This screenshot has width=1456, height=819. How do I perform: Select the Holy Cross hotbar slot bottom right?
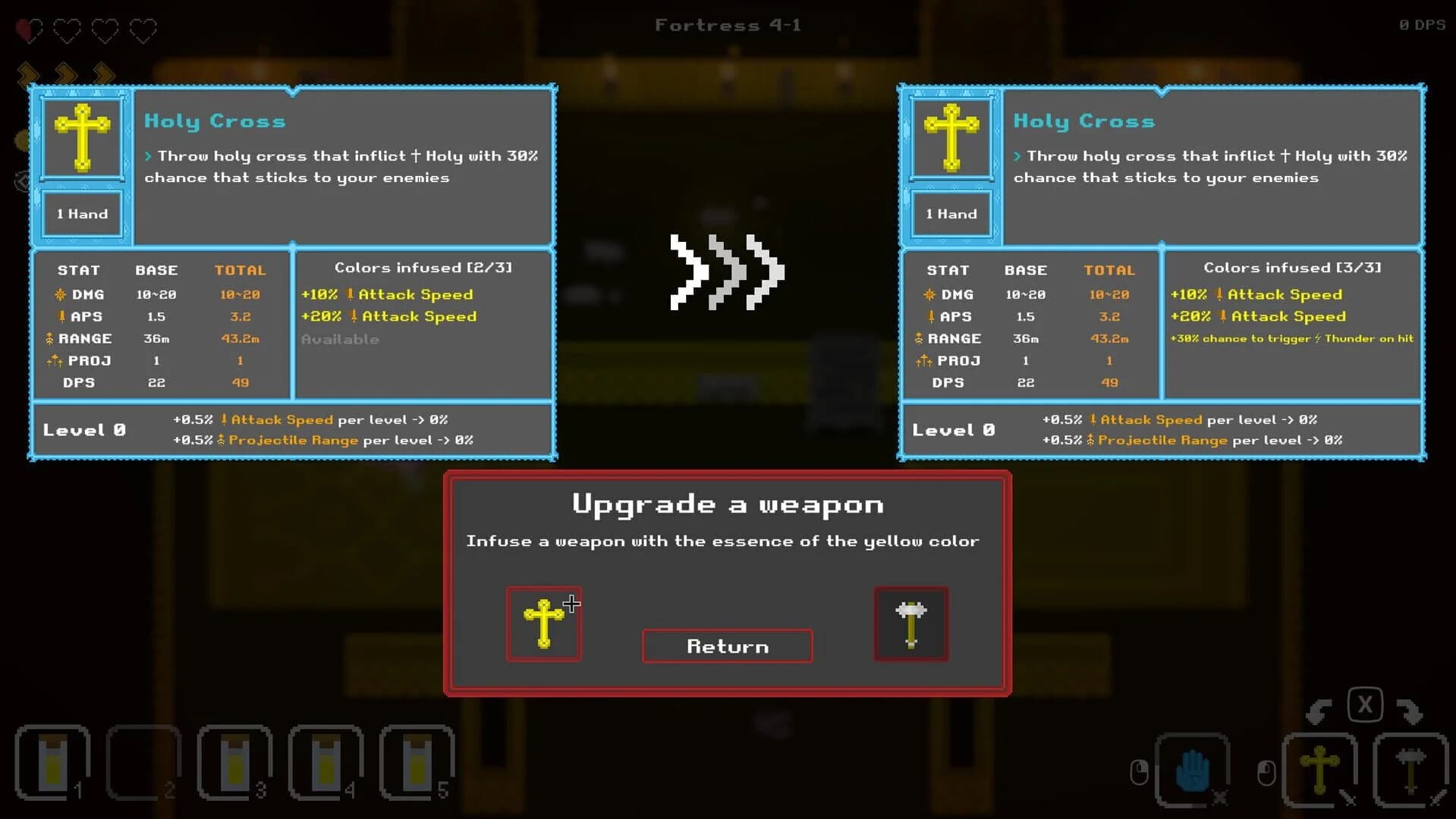coord(1320,768)
